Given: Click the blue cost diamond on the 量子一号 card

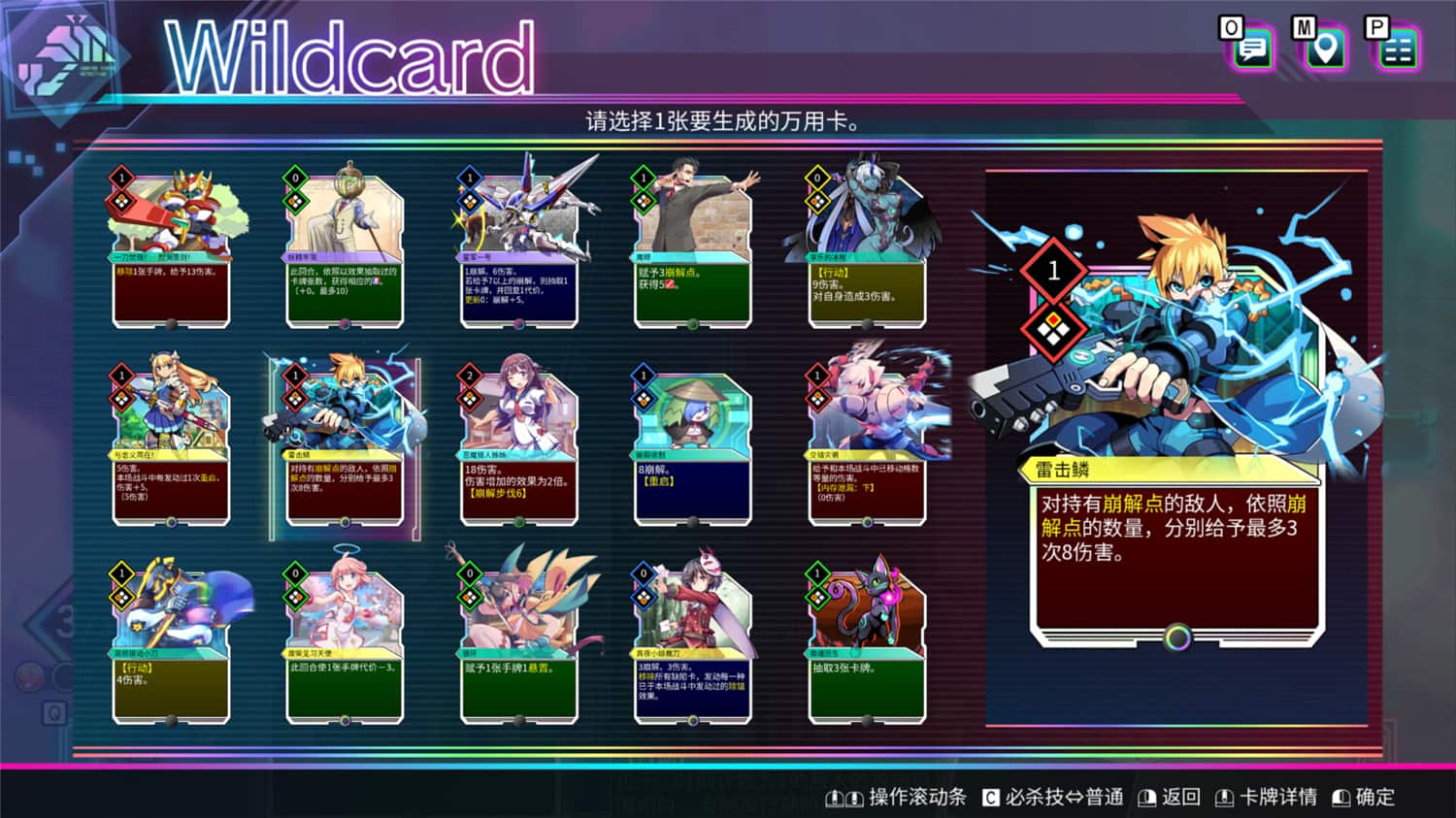Looking at the screenshot, I should pos(469,179).
